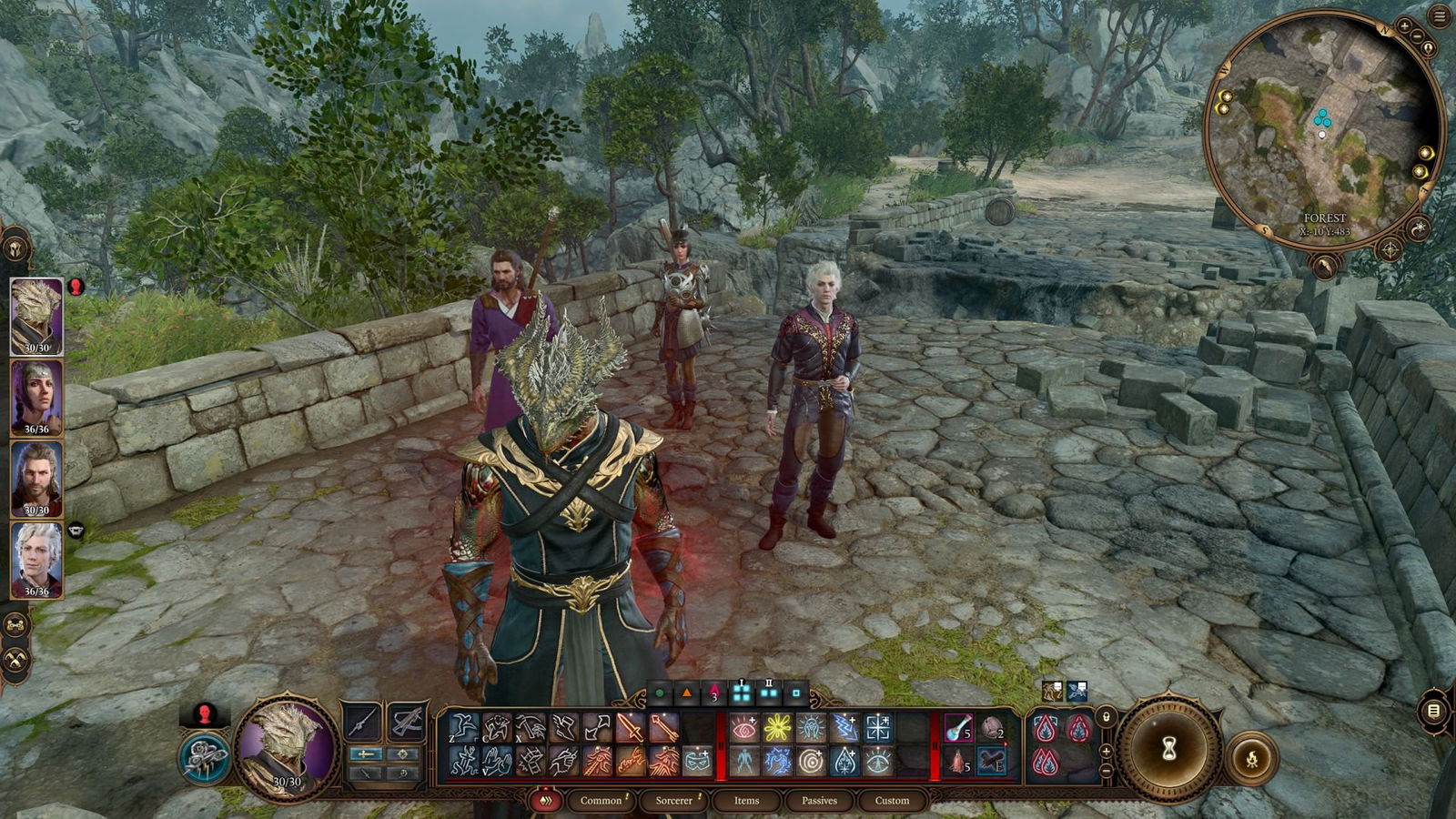This screenshot has width=1456, height=819.
Task: Toggle the green circle filter above the hotbar
Action: 658,693
